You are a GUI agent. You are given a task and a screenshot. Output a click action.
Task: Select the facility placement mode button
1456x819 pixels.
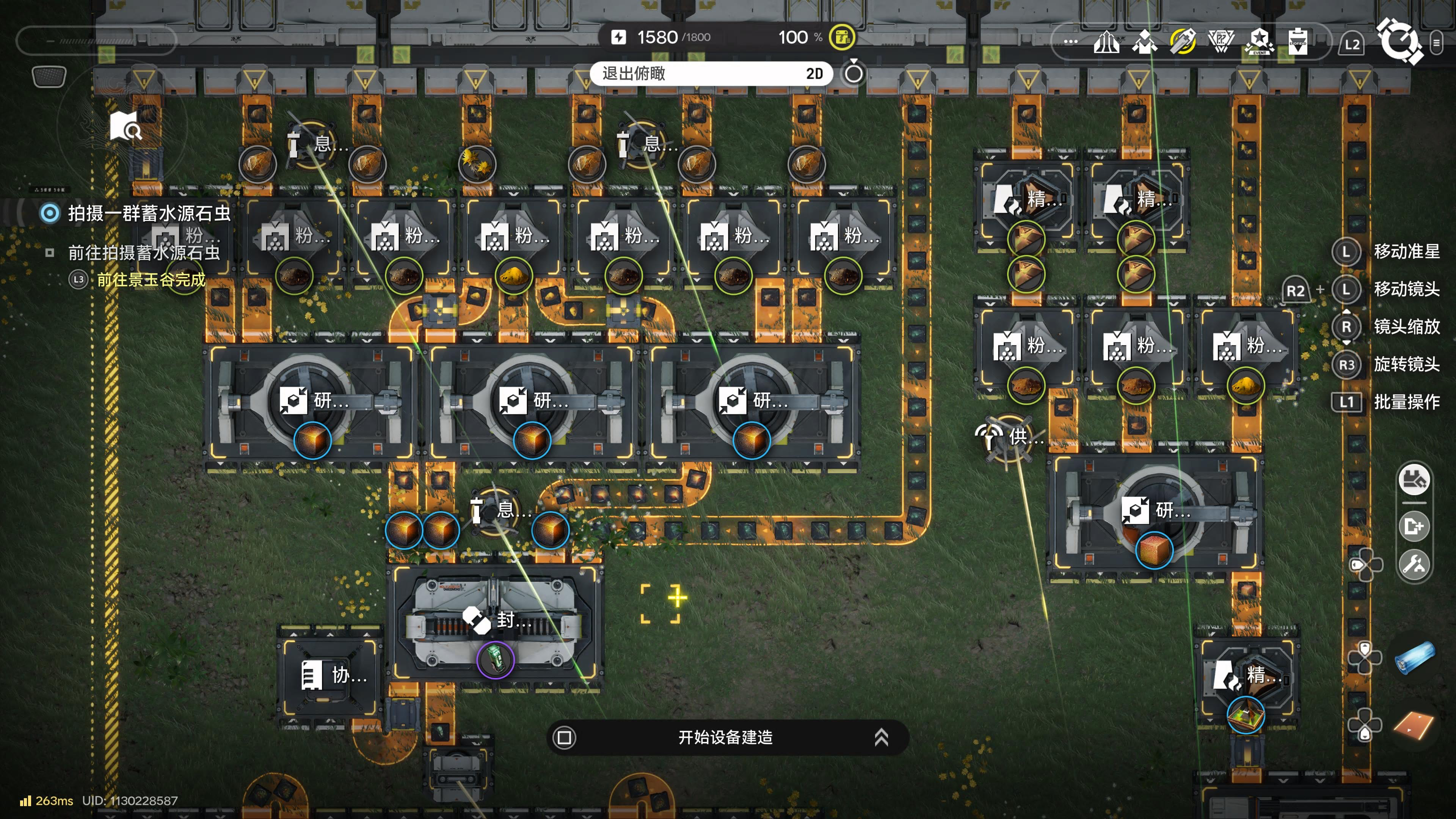[x=1414, y=480]
